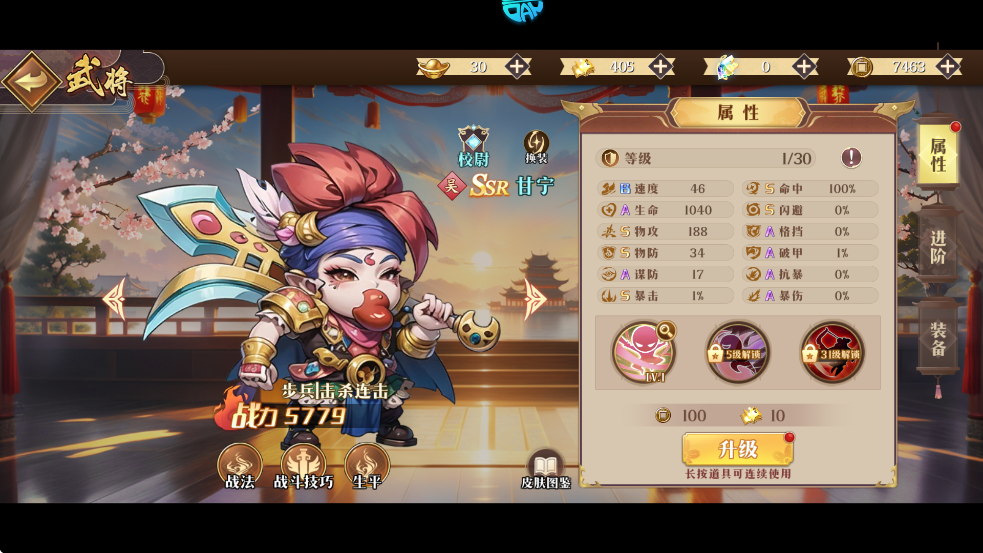Switch to the 装备 equipment tab
Screen dimensions: 983x553
[x=938, y=339]
